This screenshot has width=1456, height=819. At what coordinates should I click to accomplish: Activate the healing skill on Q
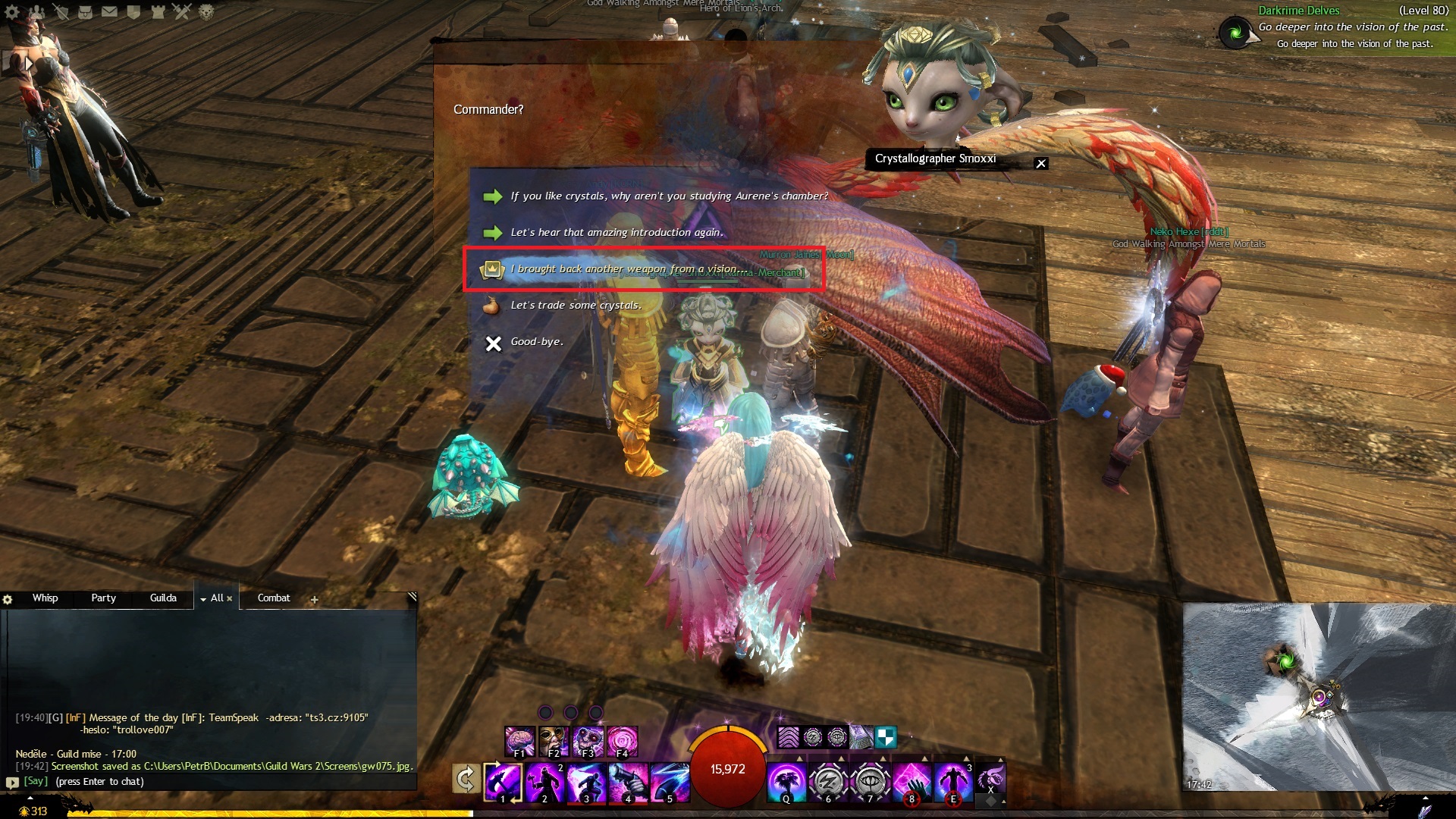tap(786, 781)
